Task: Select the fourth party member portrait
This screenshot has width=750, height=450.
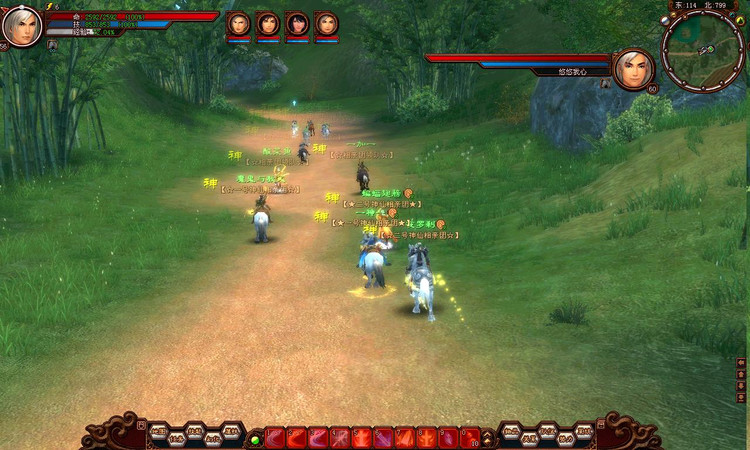Action: 326,24
